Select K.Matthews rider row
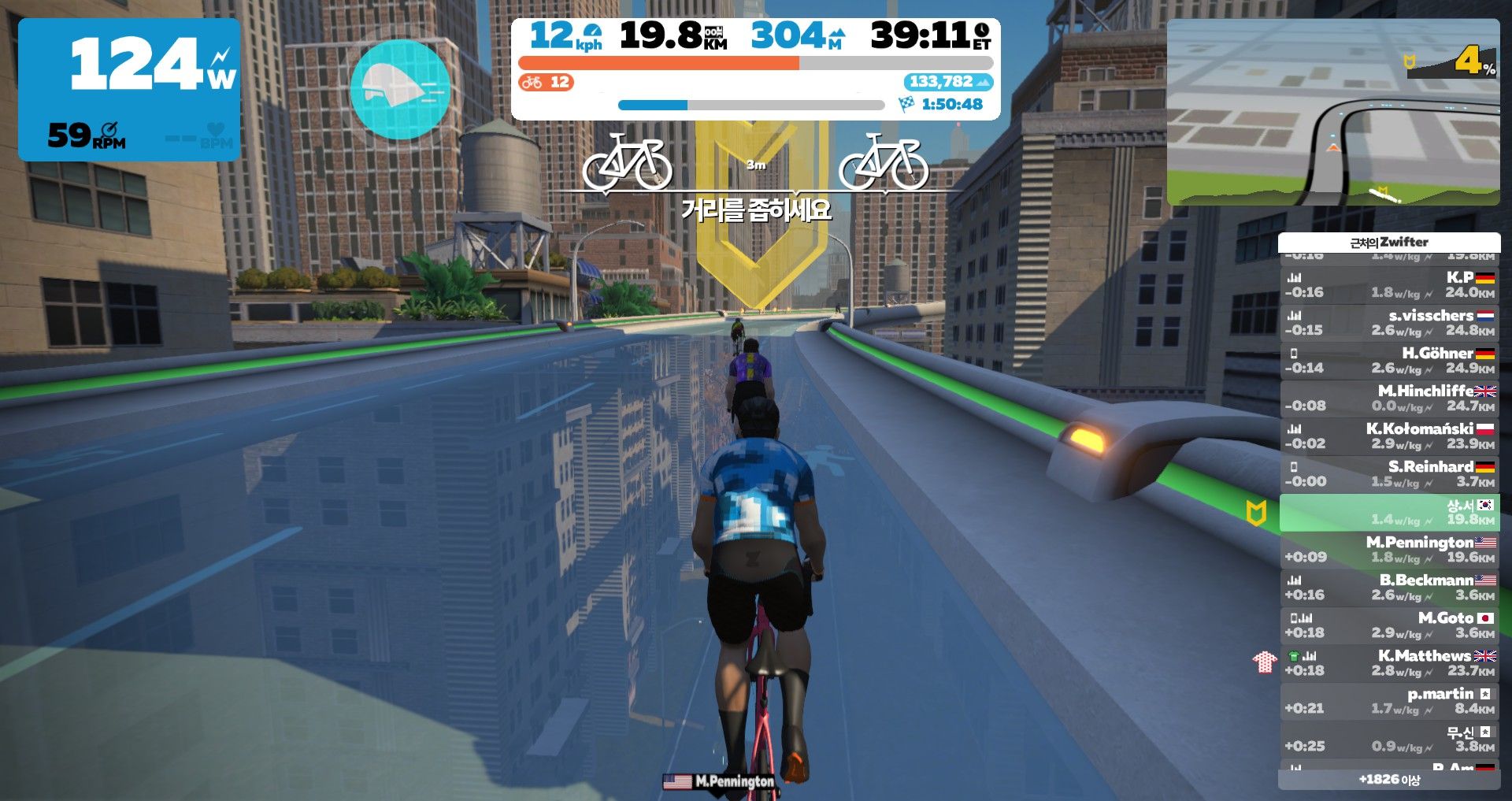1512x801 pixels. click(1389, 662)
